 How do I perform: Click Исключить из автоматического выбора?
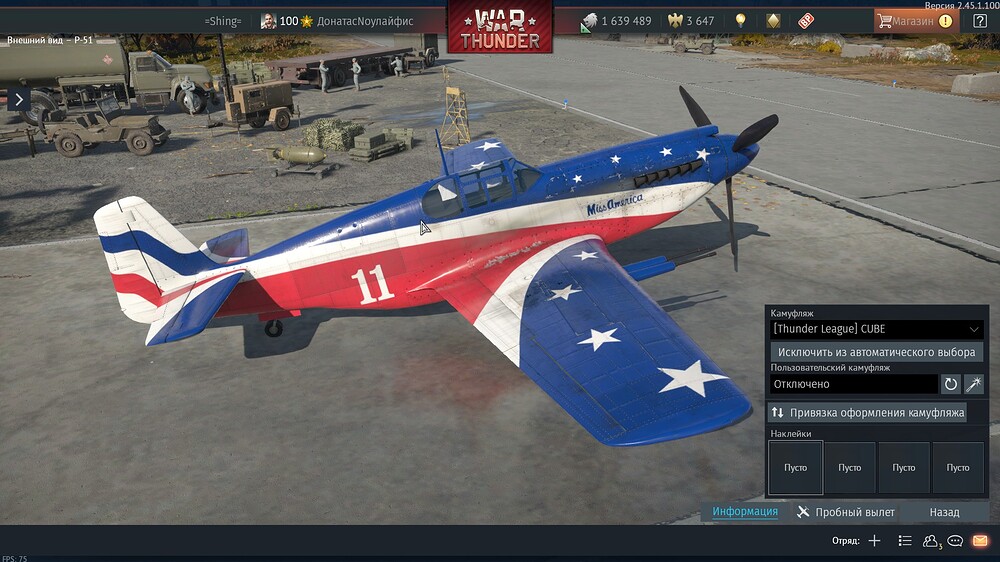[876, 352]
